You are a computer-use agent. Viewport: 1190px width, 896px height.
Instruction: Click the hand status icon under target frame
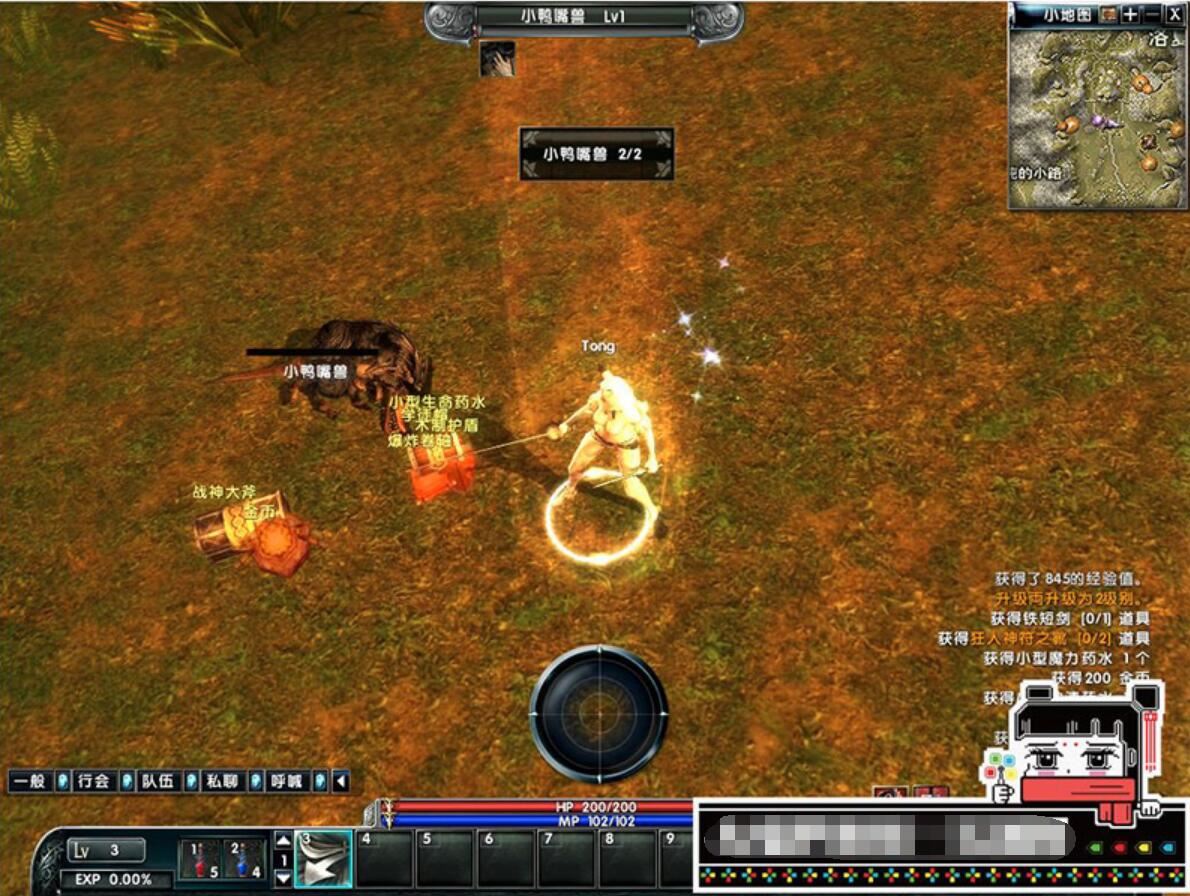click(x=497, y=60)
